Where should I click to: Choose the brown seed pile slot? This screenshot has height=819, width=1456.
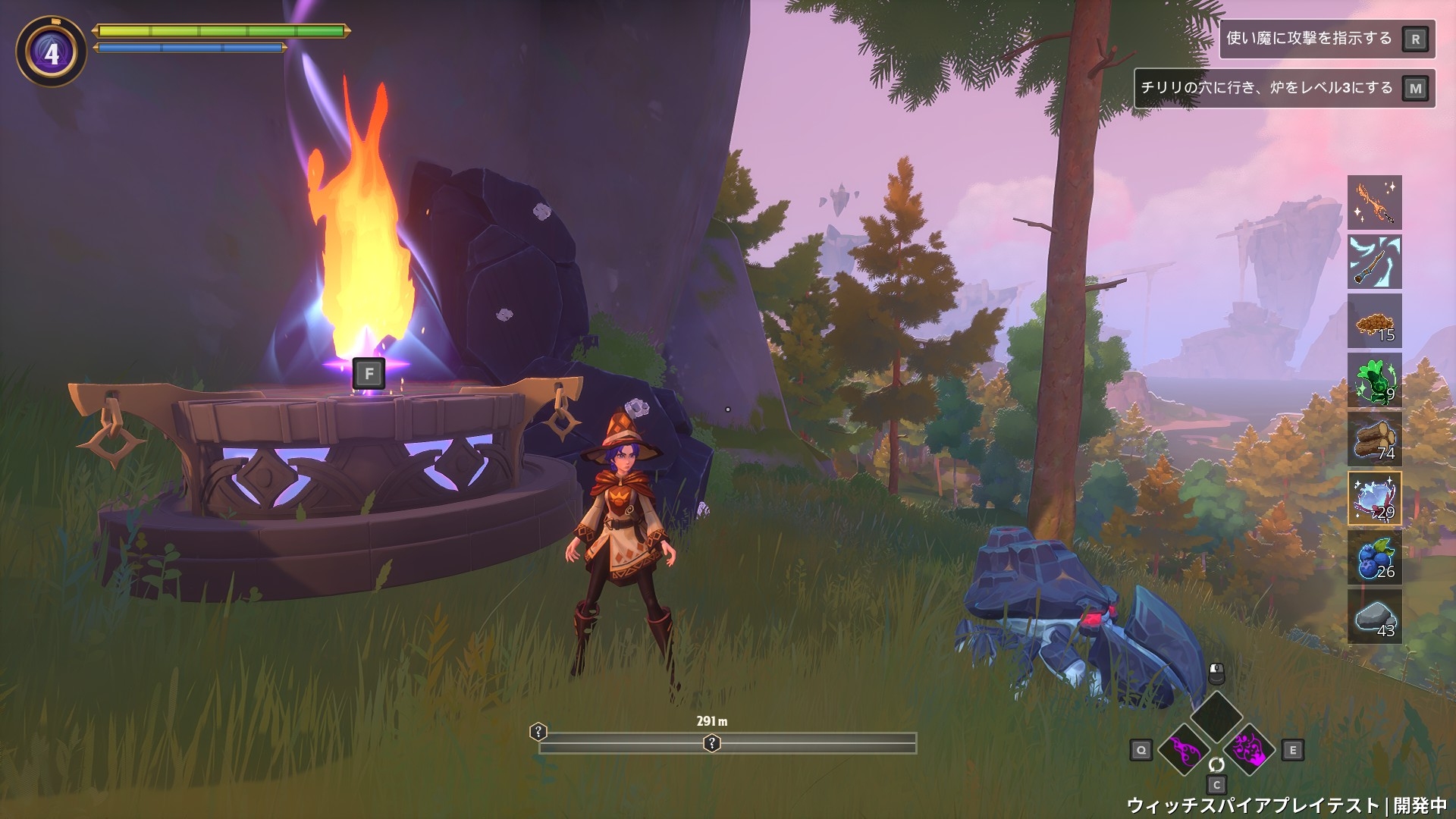click(x=1374, y=321)
